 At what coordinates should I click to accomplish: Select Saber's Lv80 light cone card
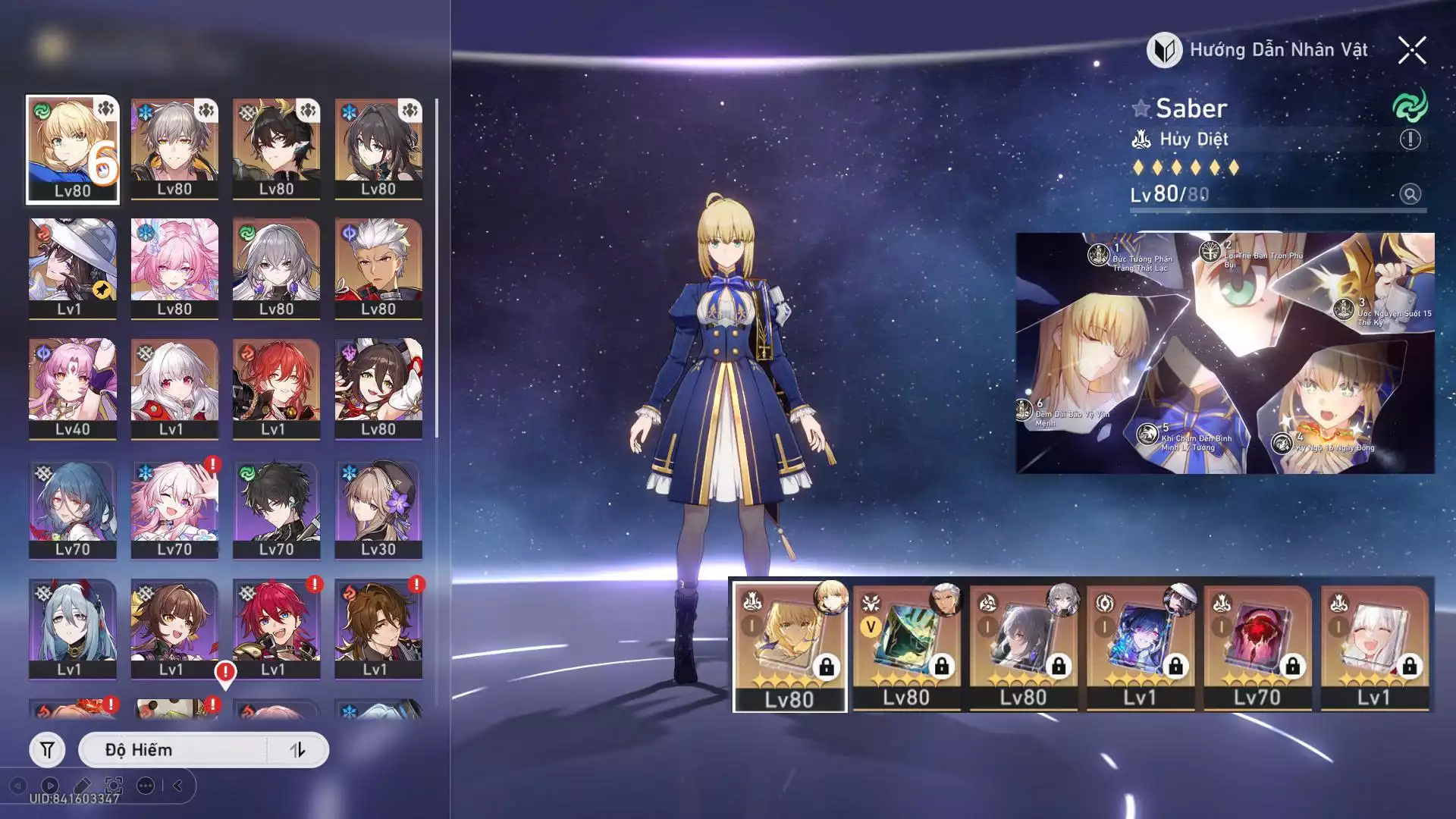tap(789, 647)
